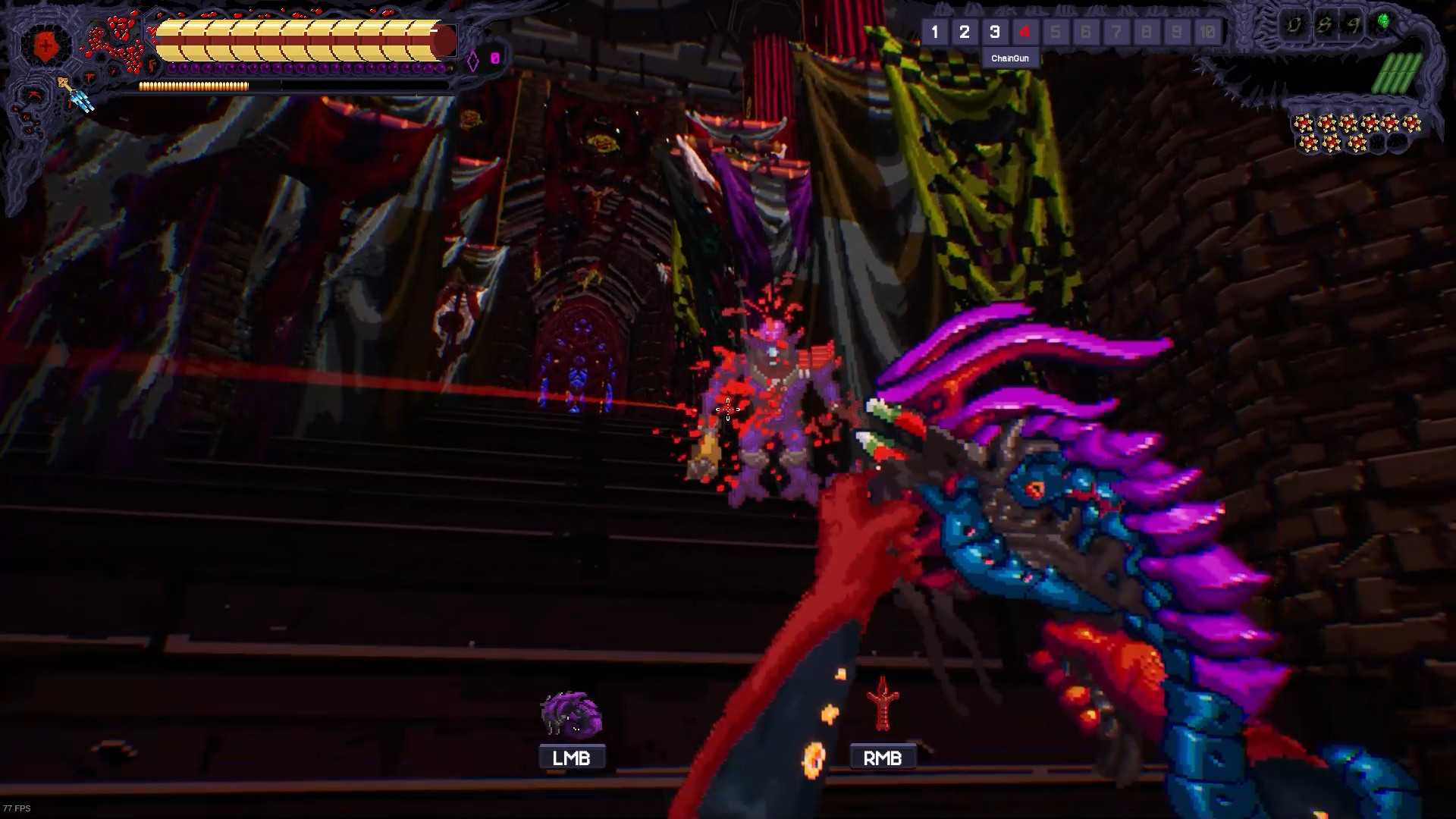Click the LMB prompt label
This screenshot has width=1456, height=819.
[572, 756]
